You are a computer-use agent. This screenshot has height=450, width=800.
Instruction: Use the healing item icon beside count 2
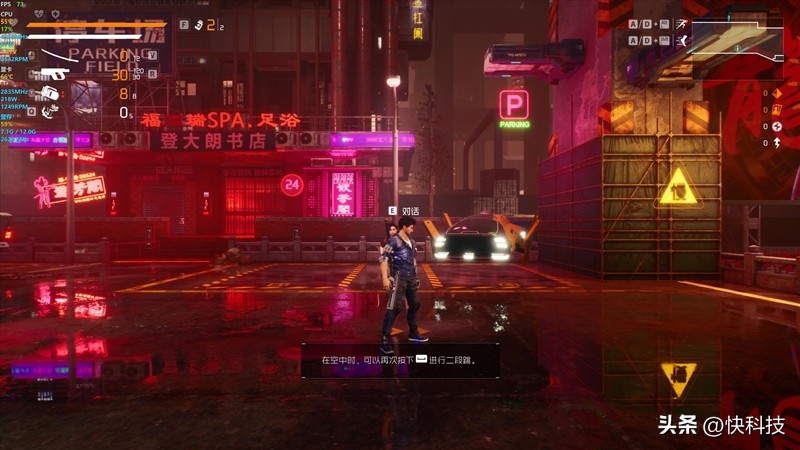198,24
